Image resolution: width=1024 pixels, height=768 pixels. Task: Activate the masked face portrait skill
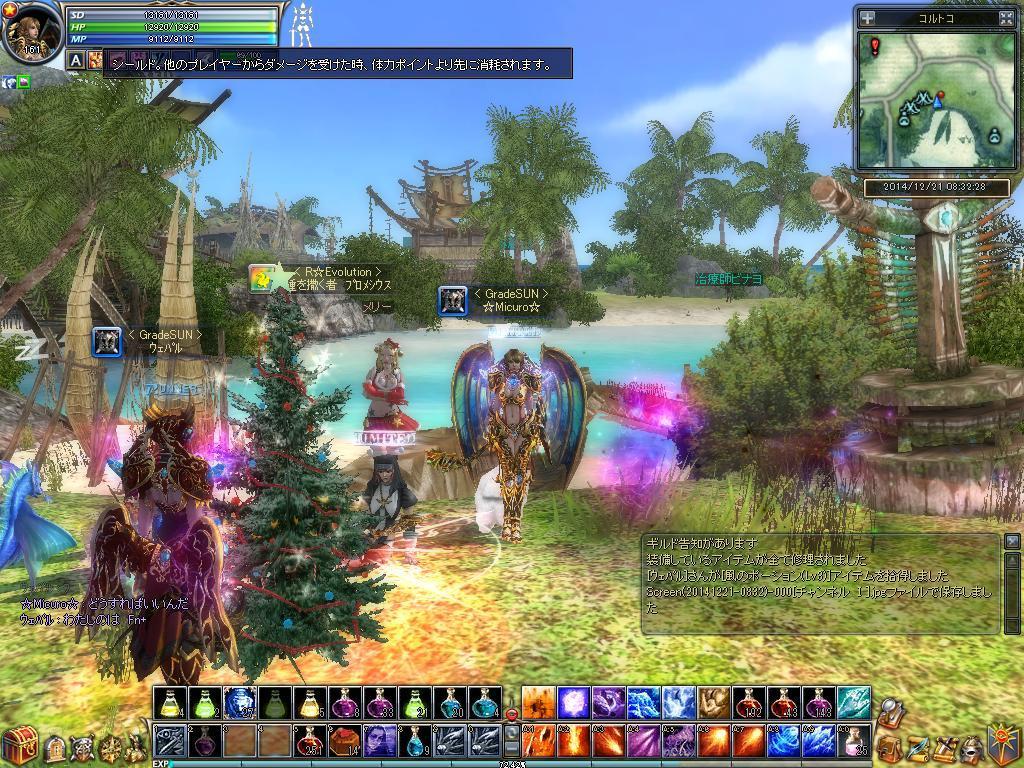point(379,741)
